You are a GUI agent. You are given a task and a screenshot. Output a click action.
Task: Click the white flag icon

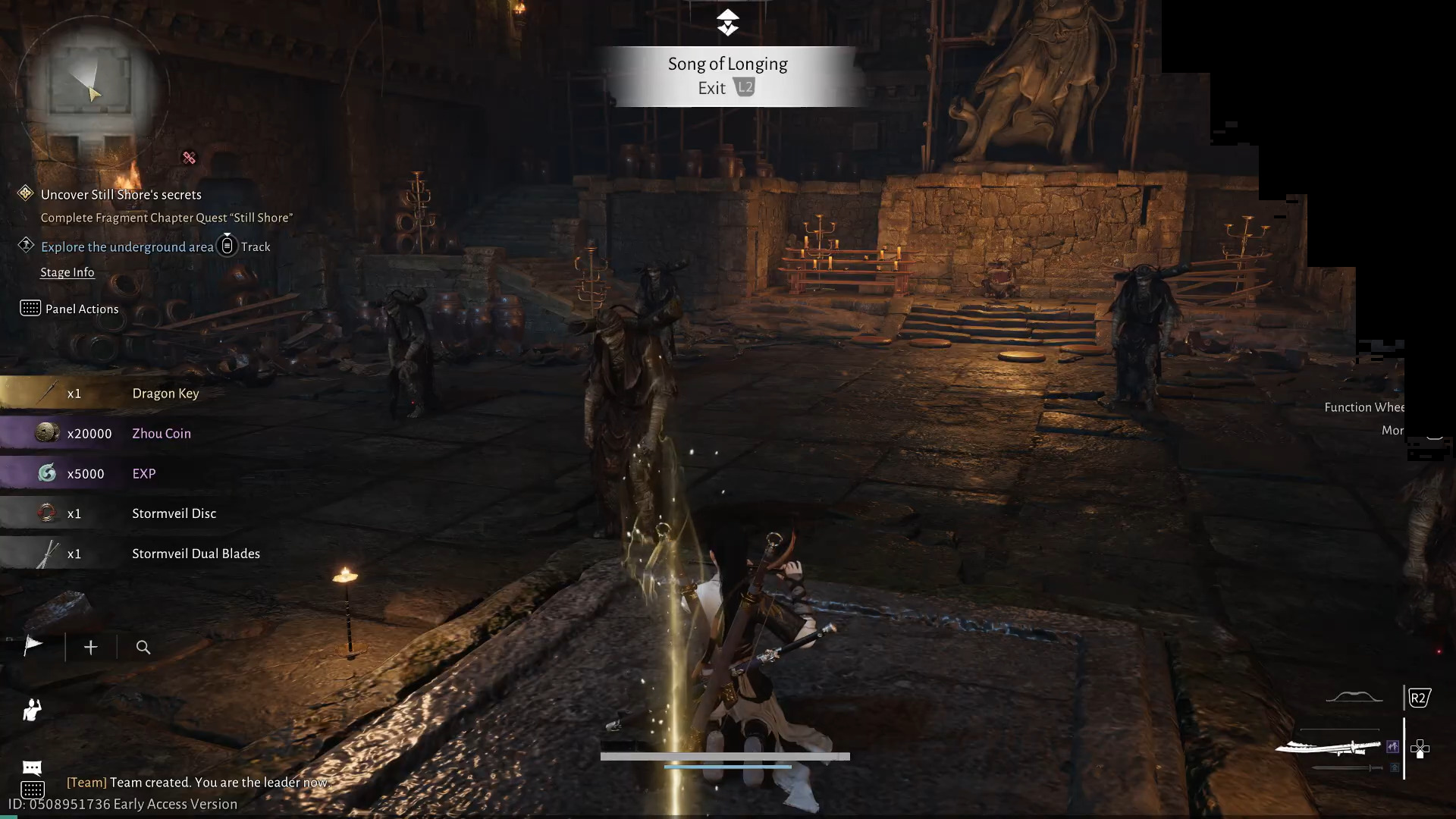(x=33, y=646)
